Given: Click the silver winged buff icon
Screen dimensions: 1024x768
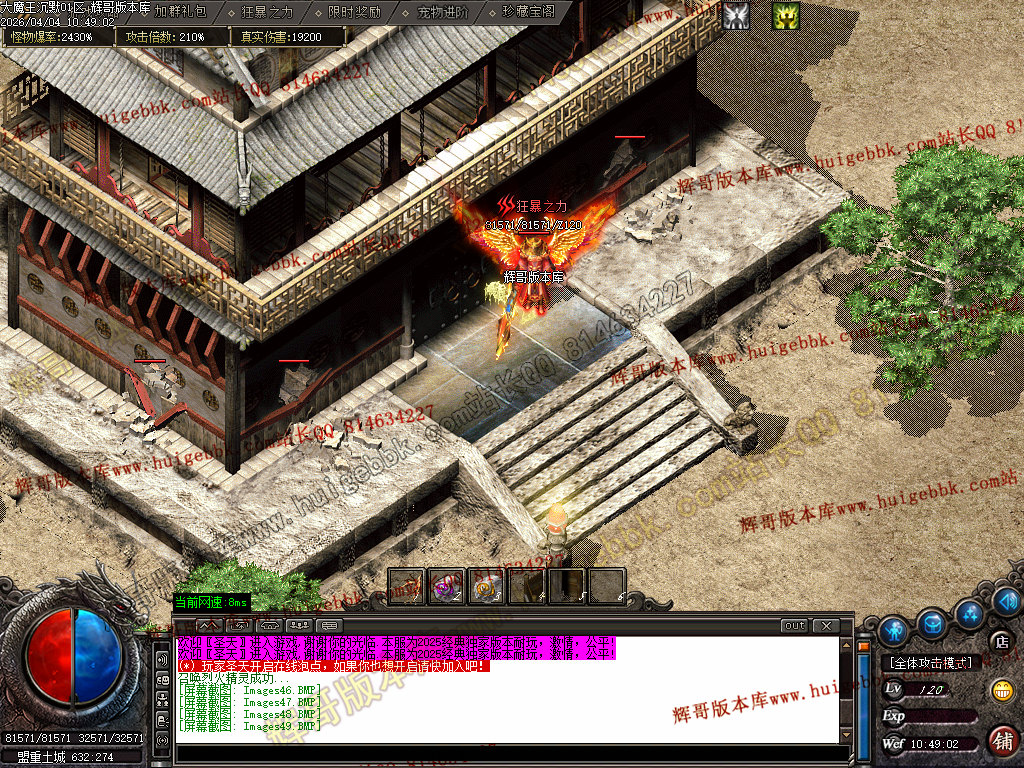Looking at the screenshot, I should [737, 15].
